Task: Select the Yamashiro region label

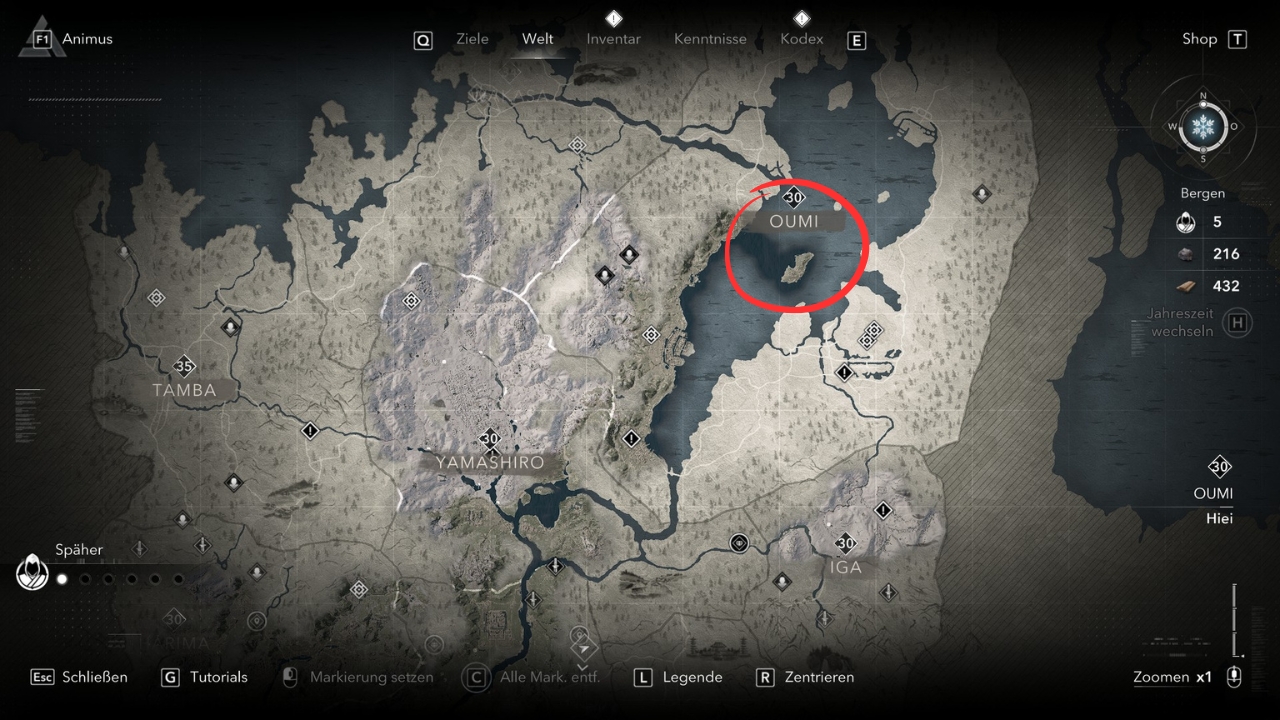Action: tap(490, 463)
